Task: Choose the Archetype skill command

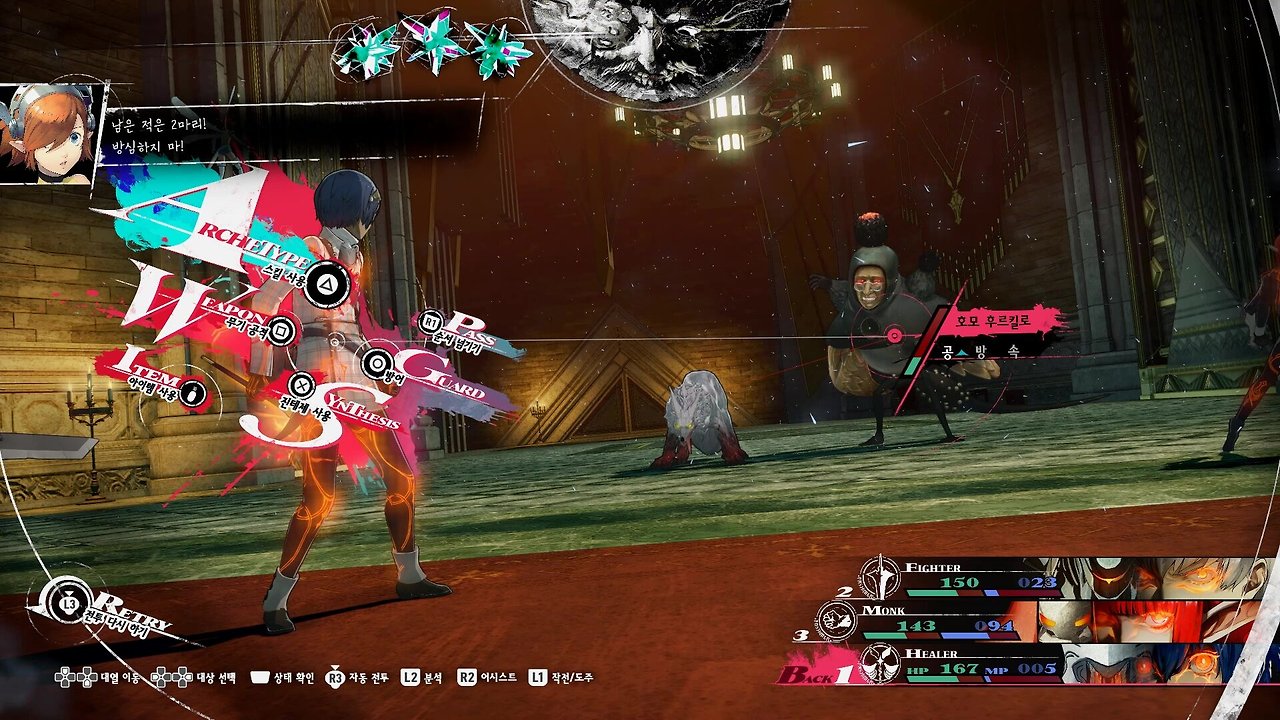Action: tap(325, 286)
